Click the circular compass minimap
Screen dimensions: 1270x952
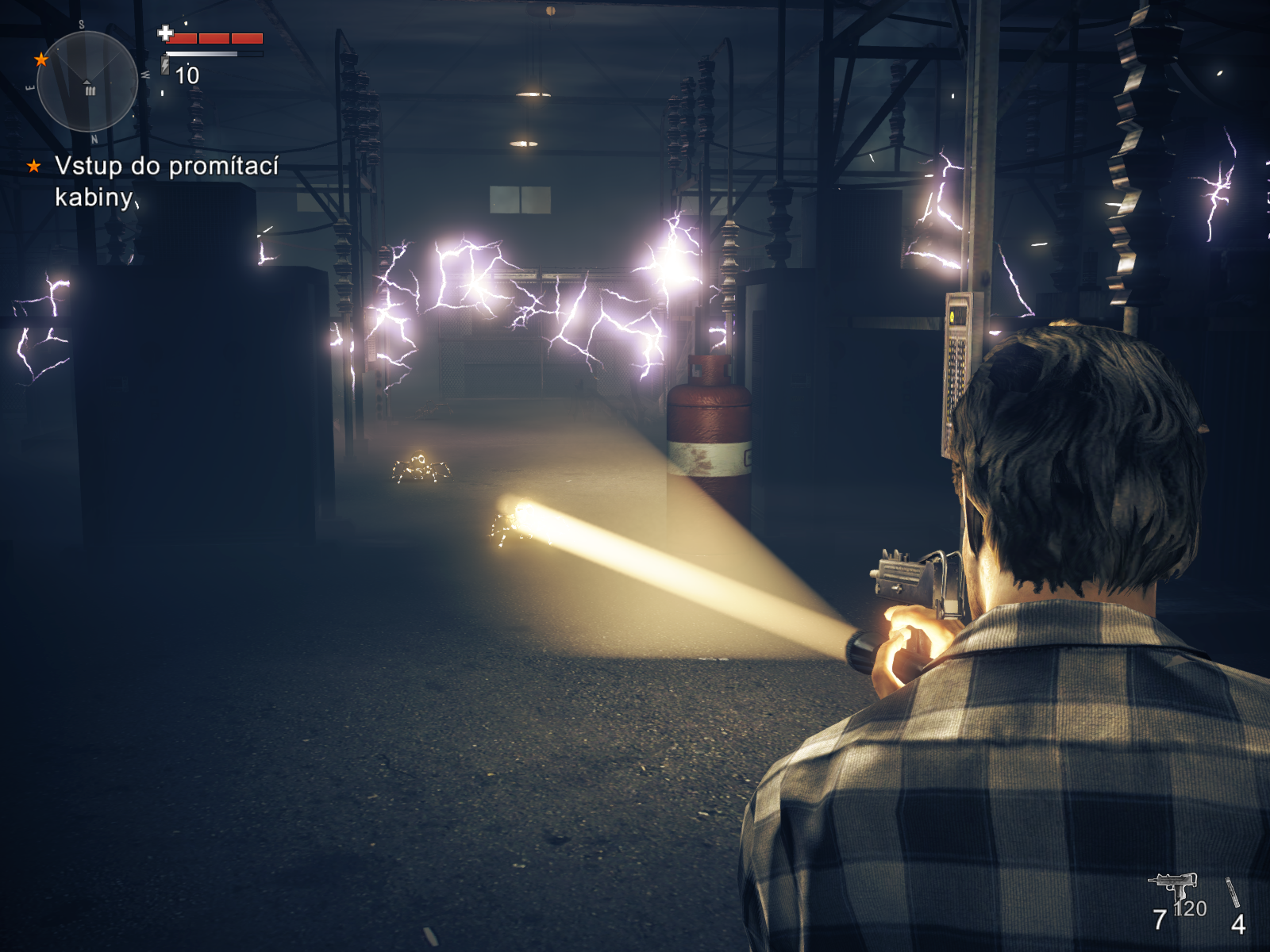coord(87,81)
